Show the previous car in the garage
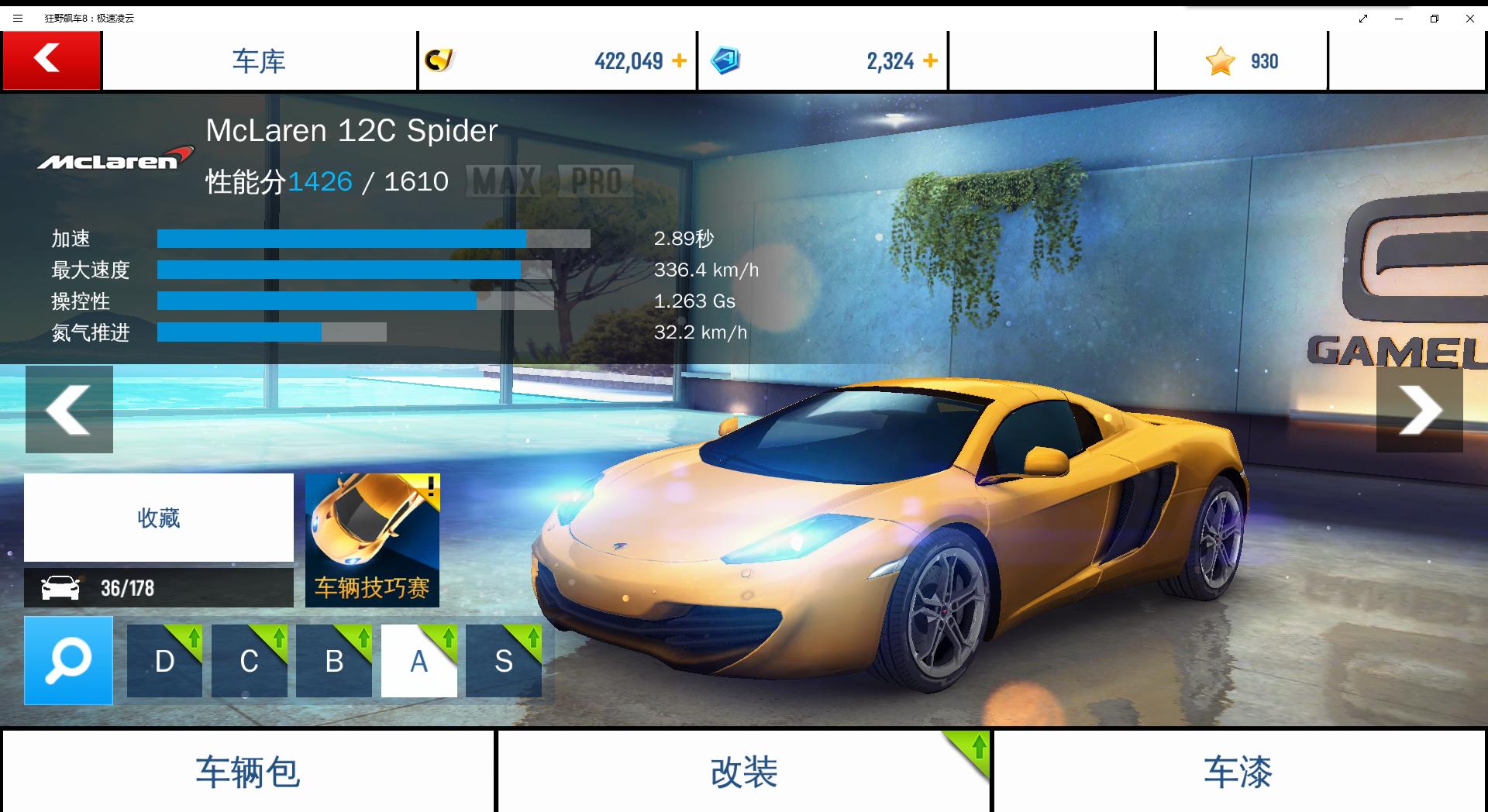 click(x=69, y=409)
